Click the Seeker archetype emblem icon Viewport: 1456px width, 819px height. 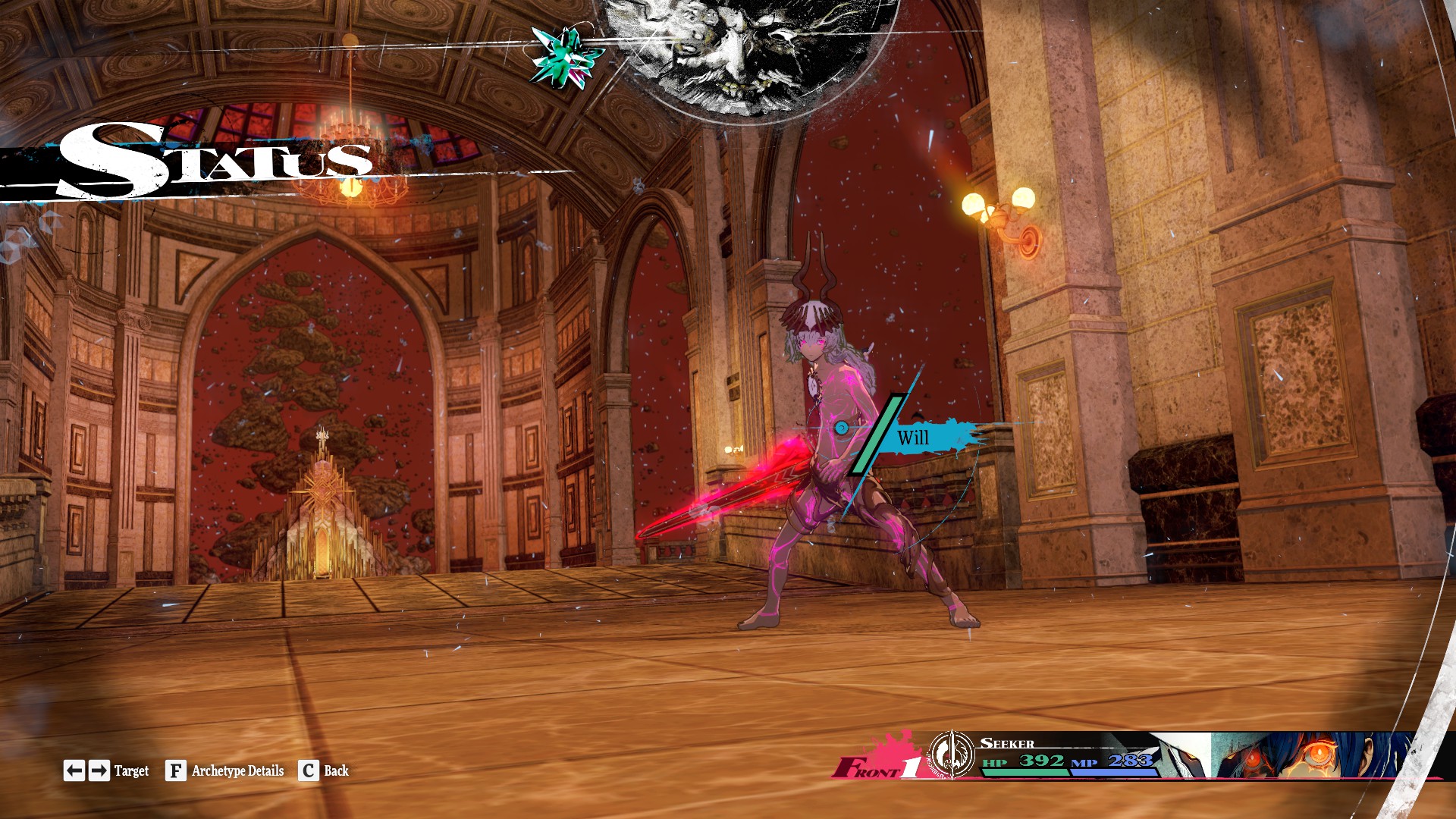coord(952,755)
